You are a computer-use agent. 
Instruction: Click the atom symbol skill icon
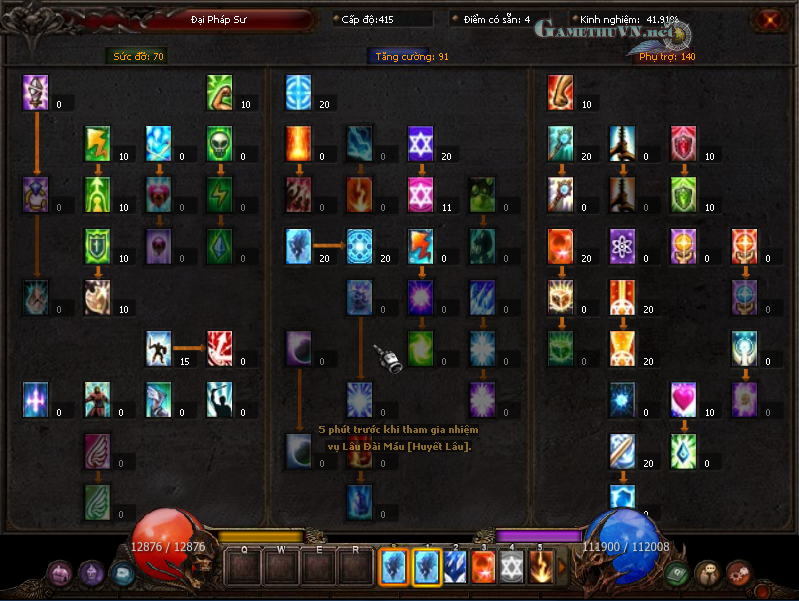coord(623,245)
